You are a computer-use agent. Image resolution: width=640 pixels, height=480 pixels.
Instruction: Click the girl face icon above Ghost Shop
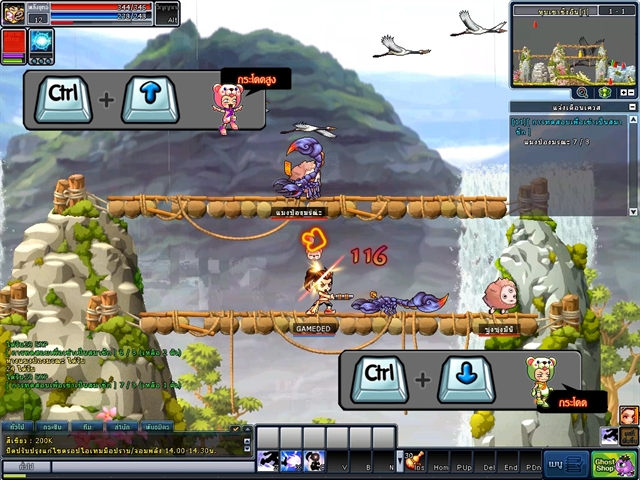click(628, 414)
